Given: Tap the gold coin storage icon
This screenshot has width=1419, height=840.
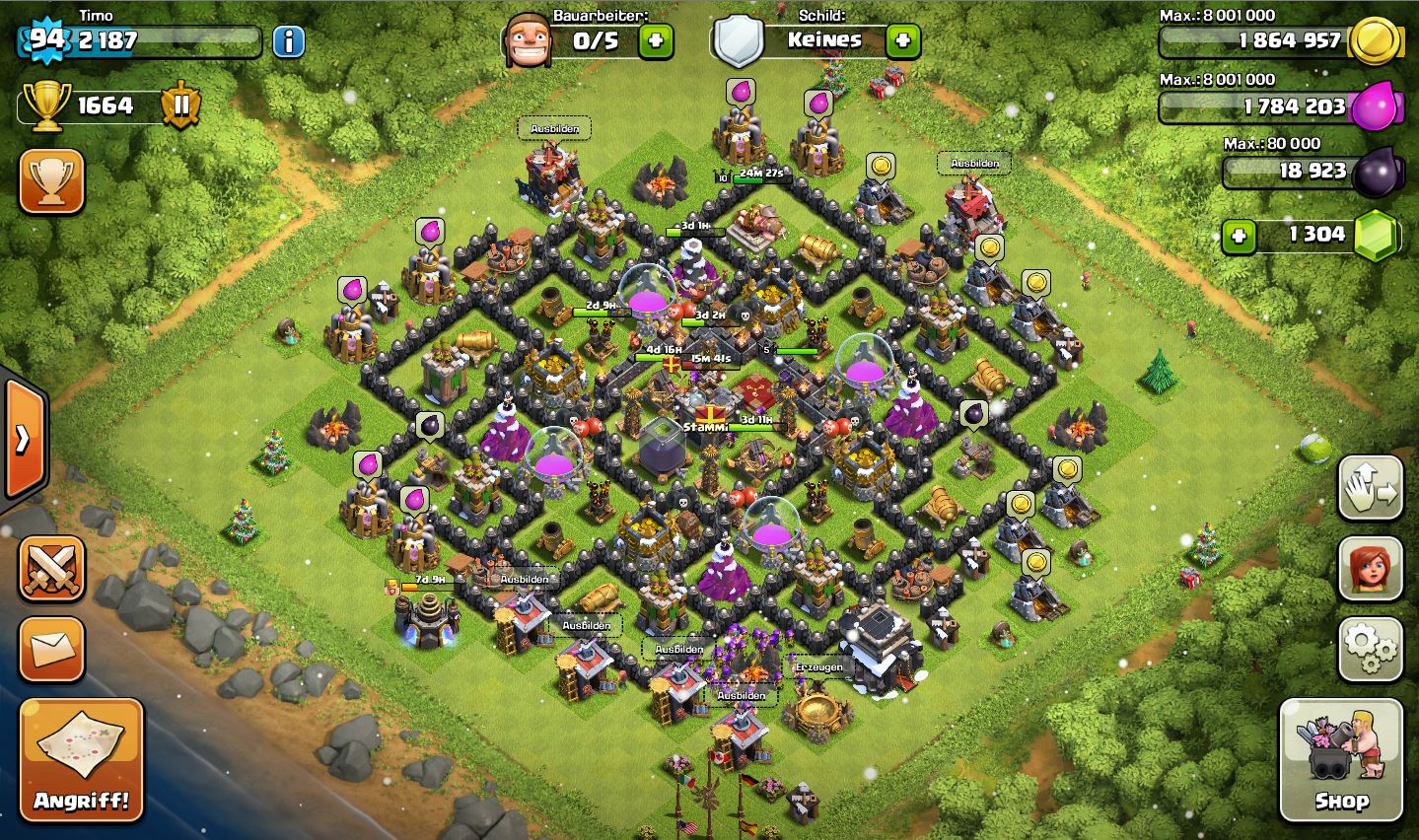Looking at the screenshot, I should 1375,41.
